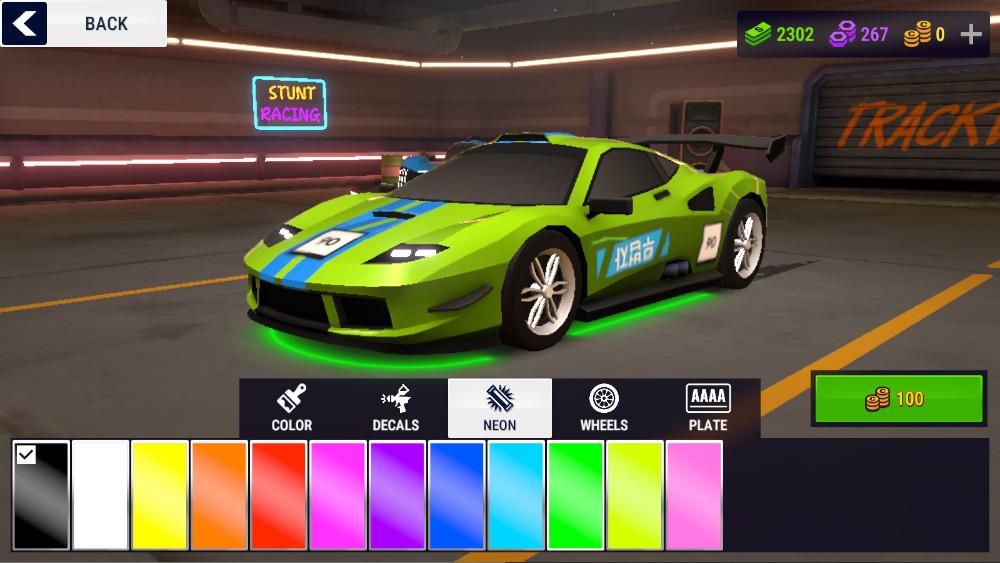Pick the green neon swatch
Viewport: 1000px width, 563px height.
tap(576, 495)
